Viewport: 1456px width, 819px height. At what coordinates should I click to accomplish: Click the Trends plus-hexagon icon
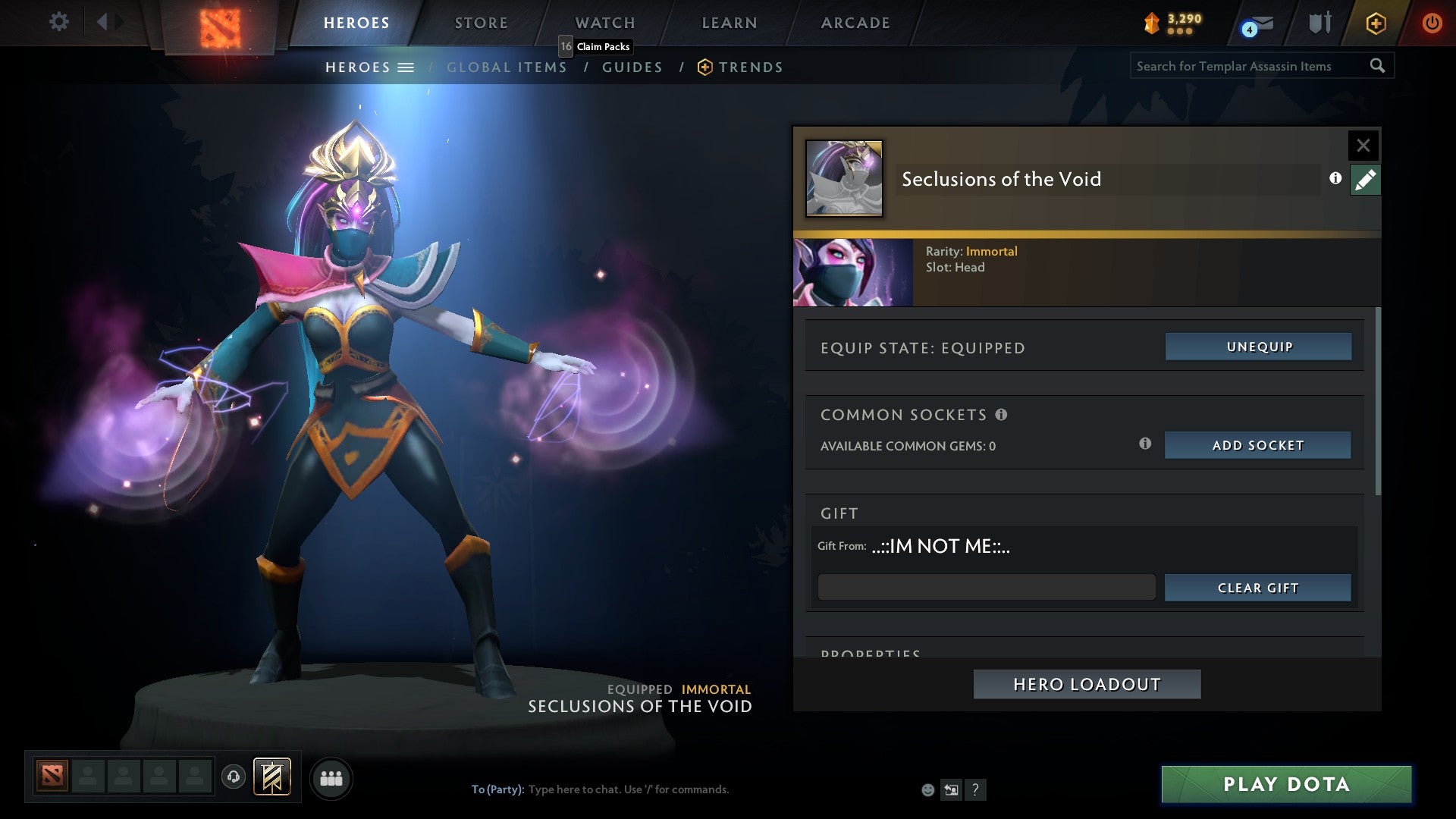point(705,67)
